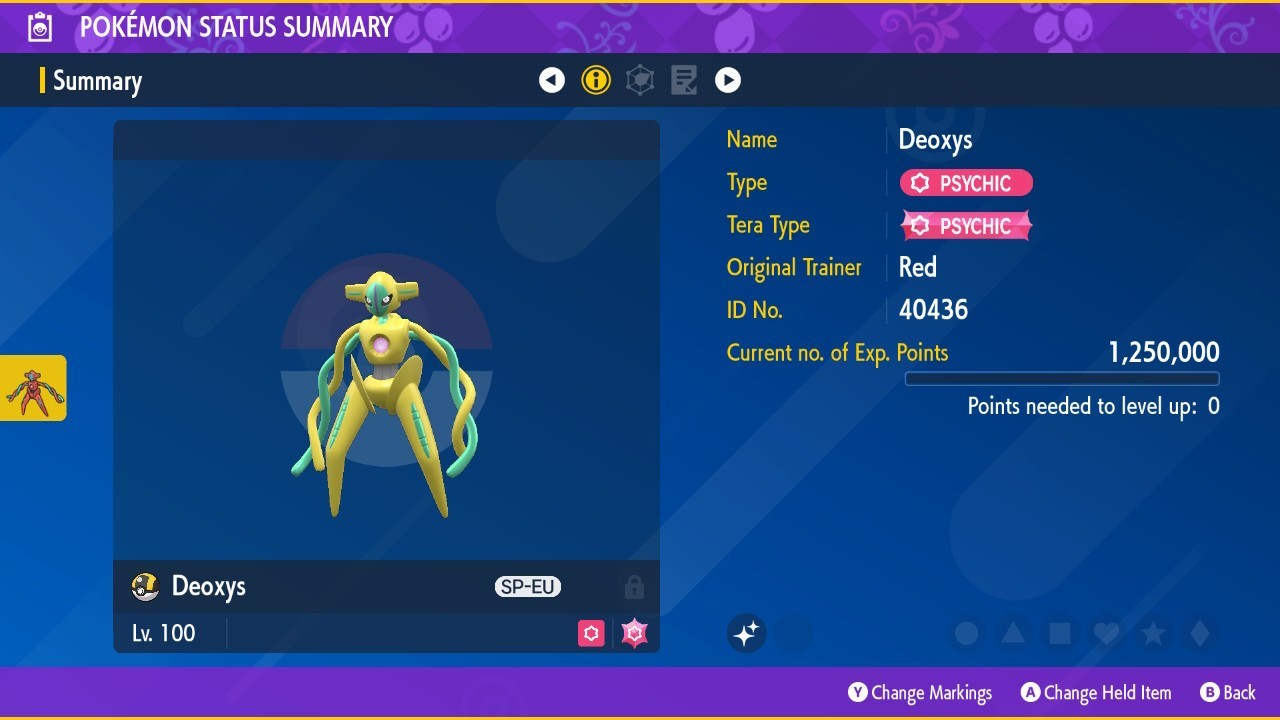Click the Psychic type badge
The width and height of the screenshot is (1280, 720).
point(966,183)
